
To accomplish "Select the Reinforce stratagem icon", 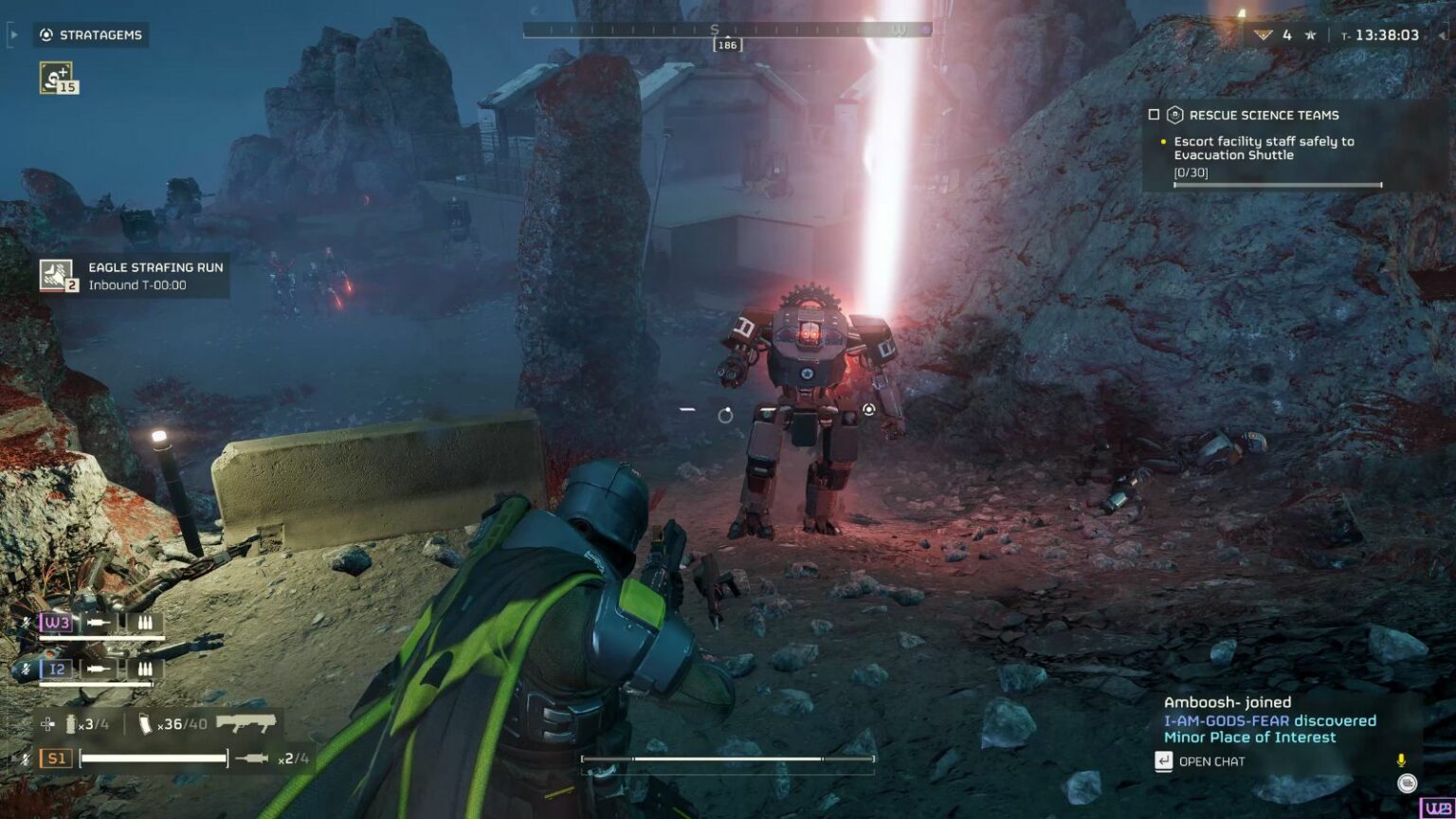I will click(x=56, y=77).
